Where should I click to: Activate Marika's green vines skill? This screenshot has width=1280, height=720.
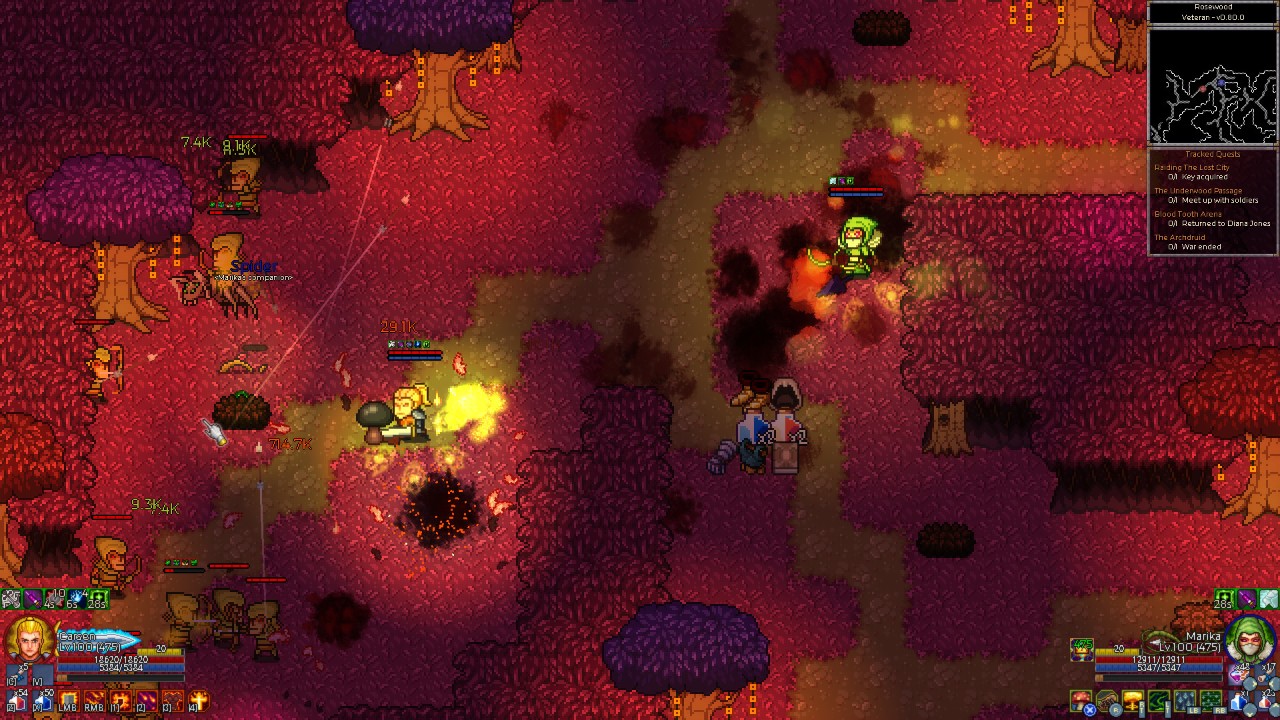pyautogui.click(x=1159, y=700)
